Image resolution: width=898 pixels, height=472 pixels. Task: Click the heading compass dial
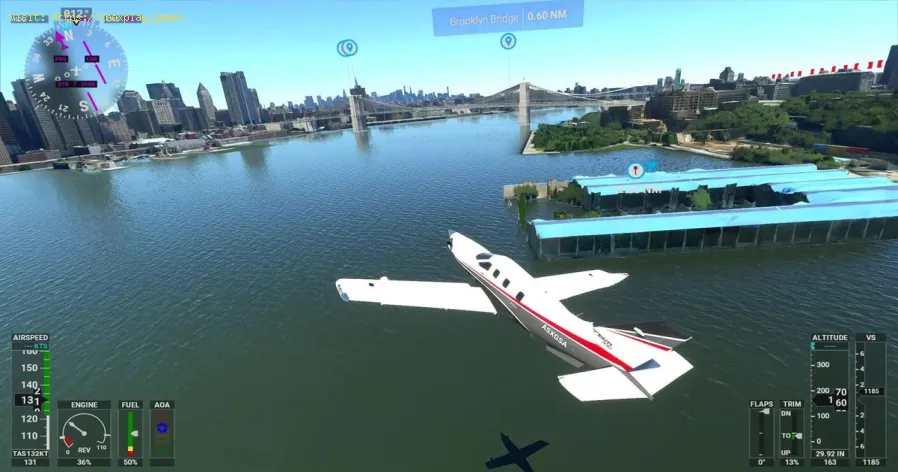pos(76,68)
